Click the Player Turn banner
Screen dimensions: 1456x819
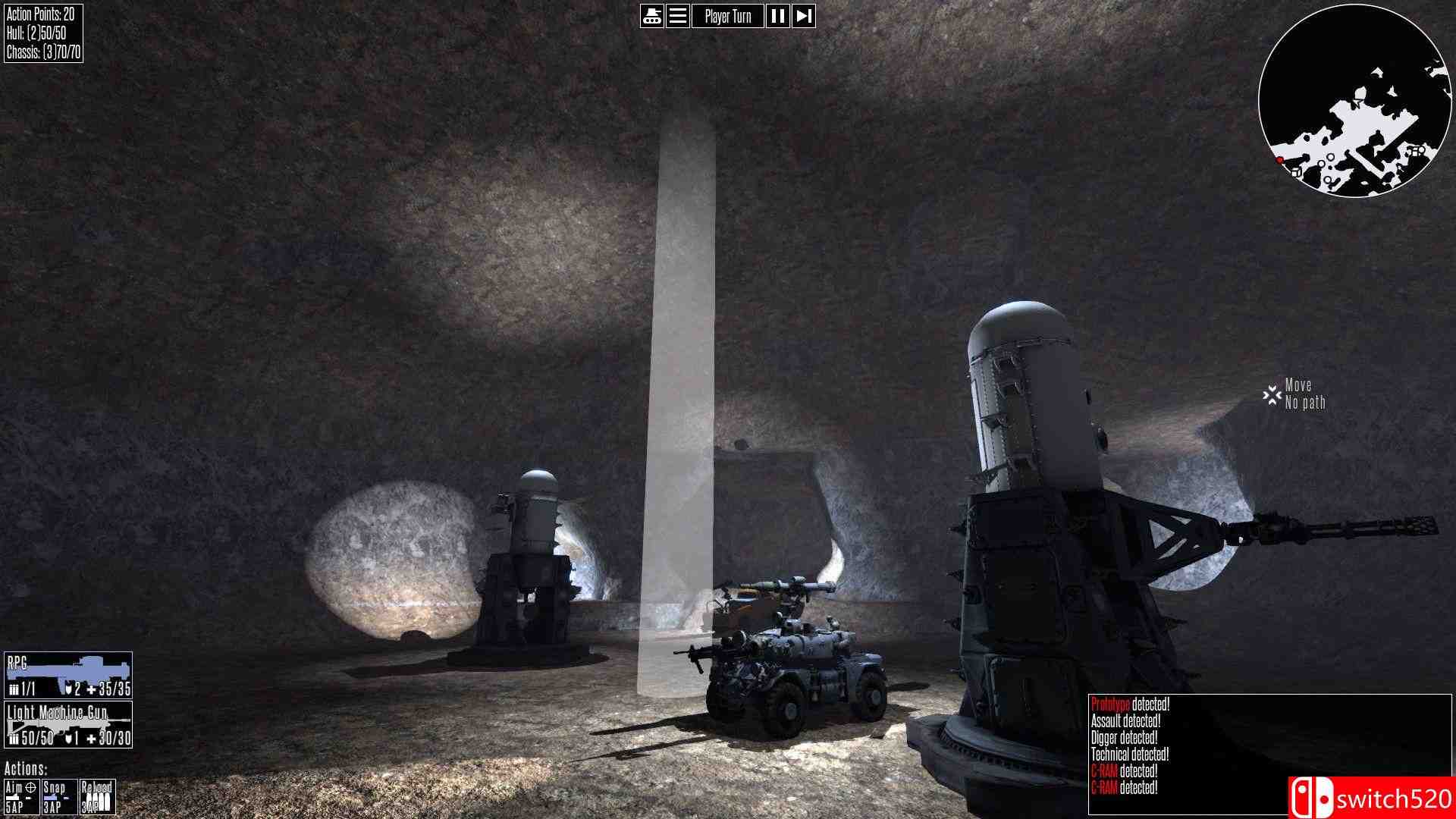[x=726, y=15]
